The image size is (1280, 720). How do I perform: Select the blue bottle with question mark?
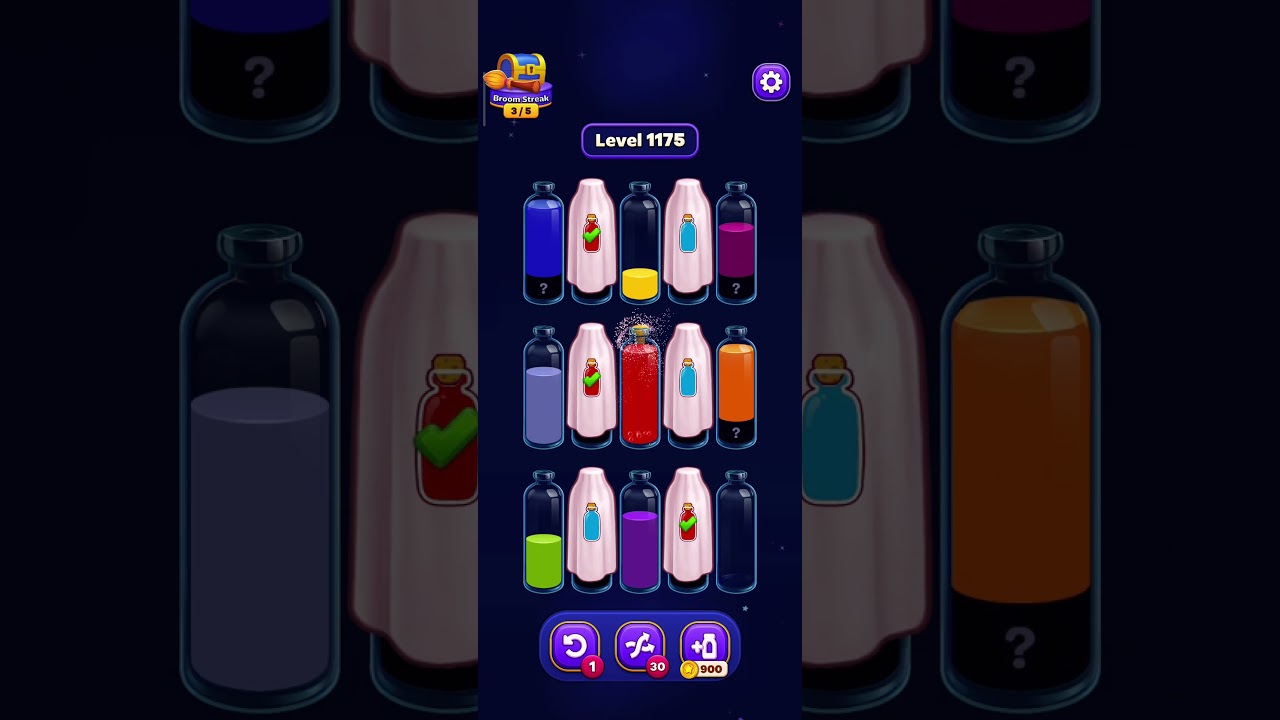(545, 240)
